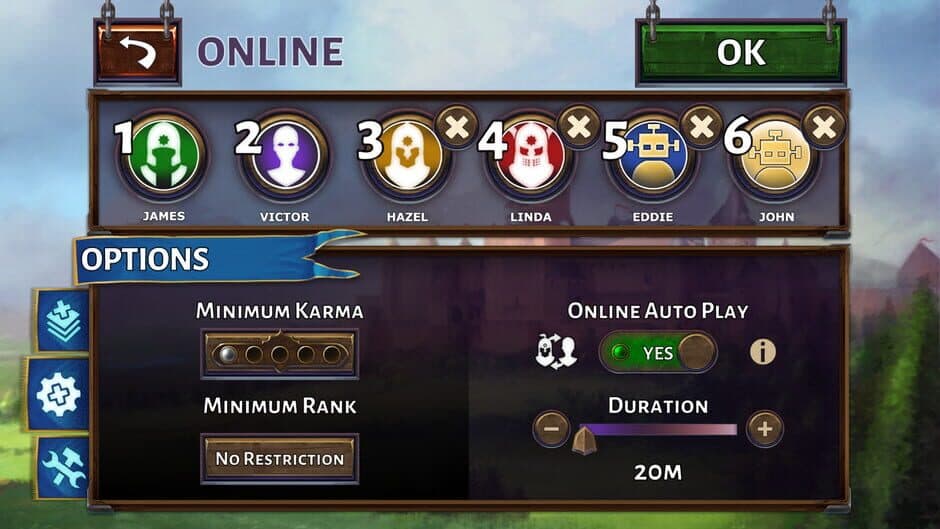Remove bot John from the lobby
The height and width of the screenshot is (529, 940).
[825, 127]
